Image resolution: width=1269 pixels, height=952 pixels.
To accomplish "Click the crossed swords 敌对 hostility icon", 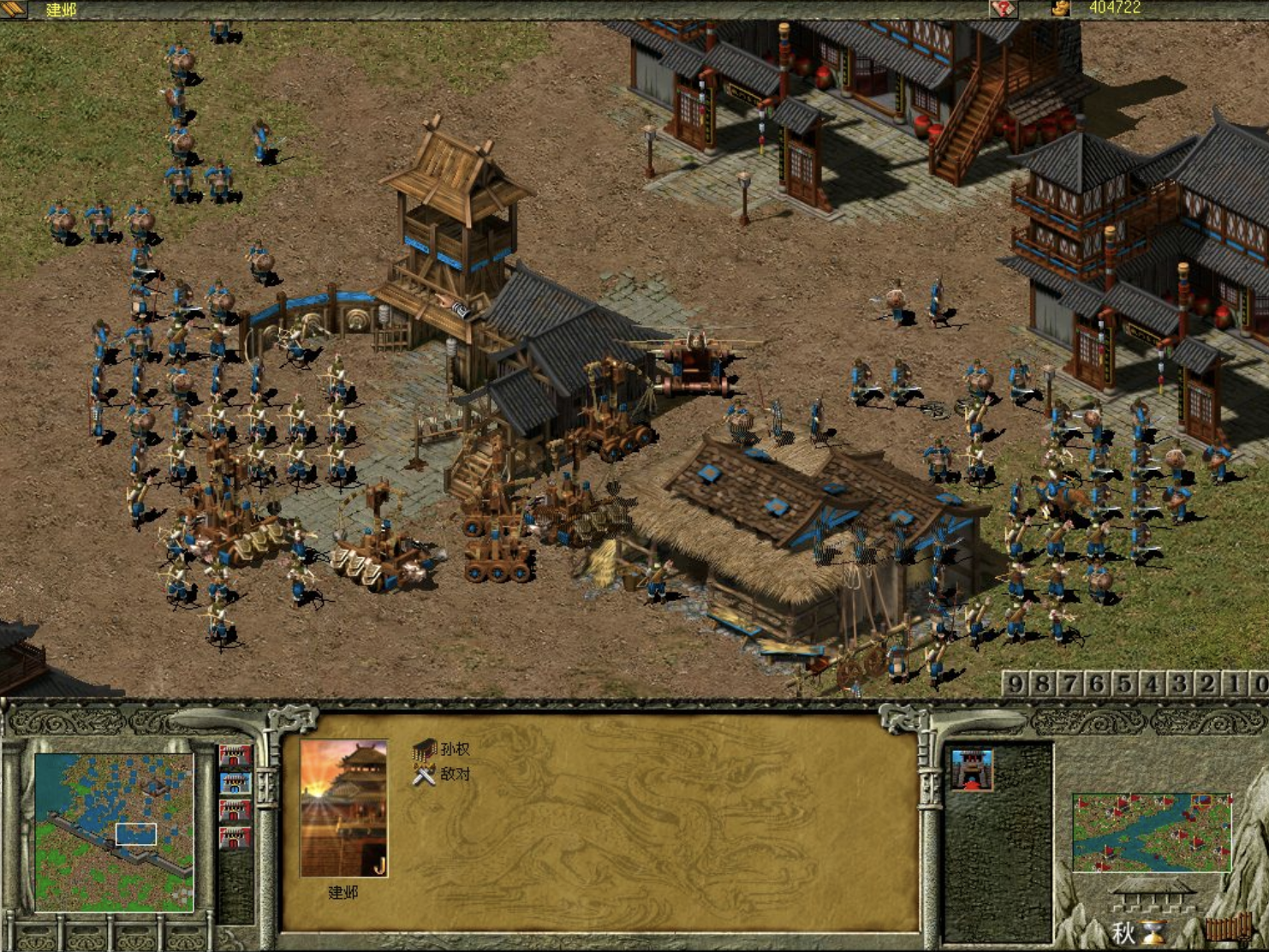I will point(424,776).
